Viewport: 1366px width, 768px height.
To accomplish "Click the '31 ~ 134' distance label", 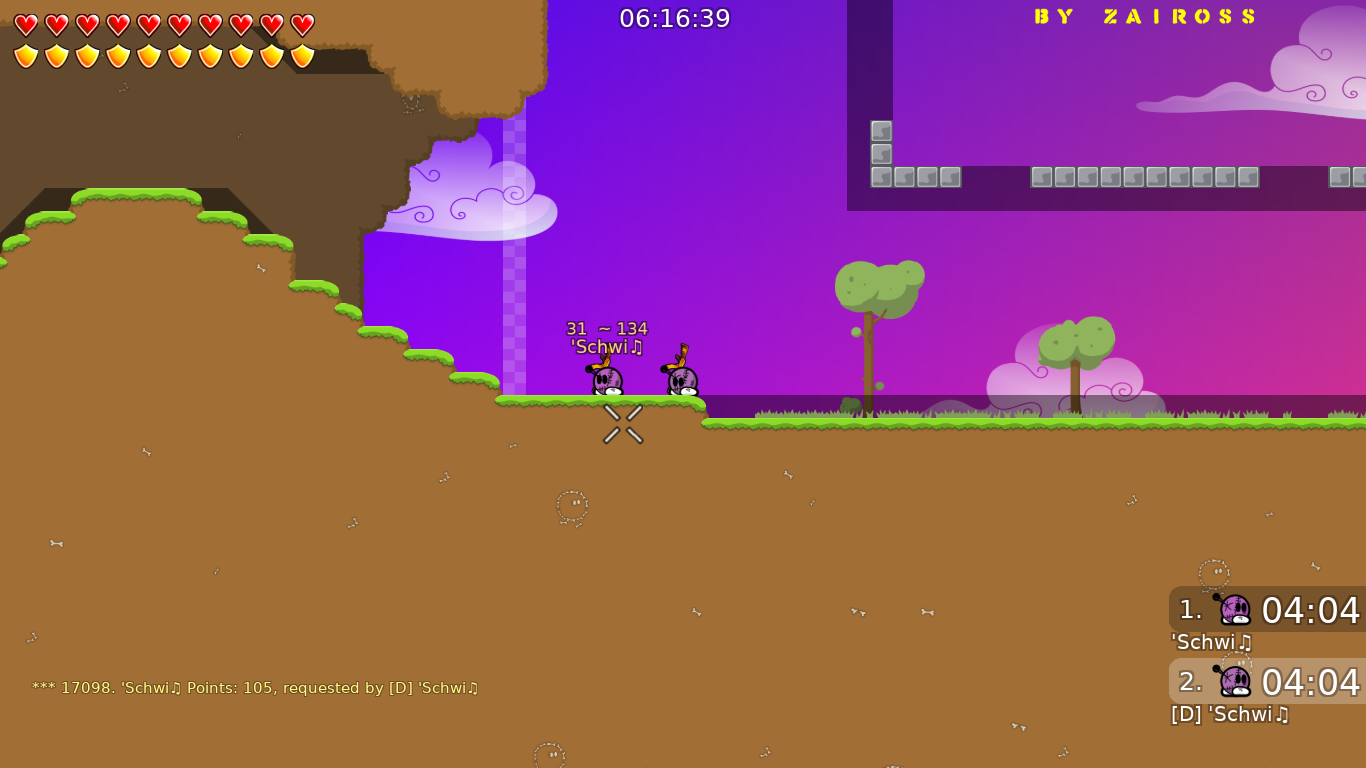I will [x=606, y=328].
